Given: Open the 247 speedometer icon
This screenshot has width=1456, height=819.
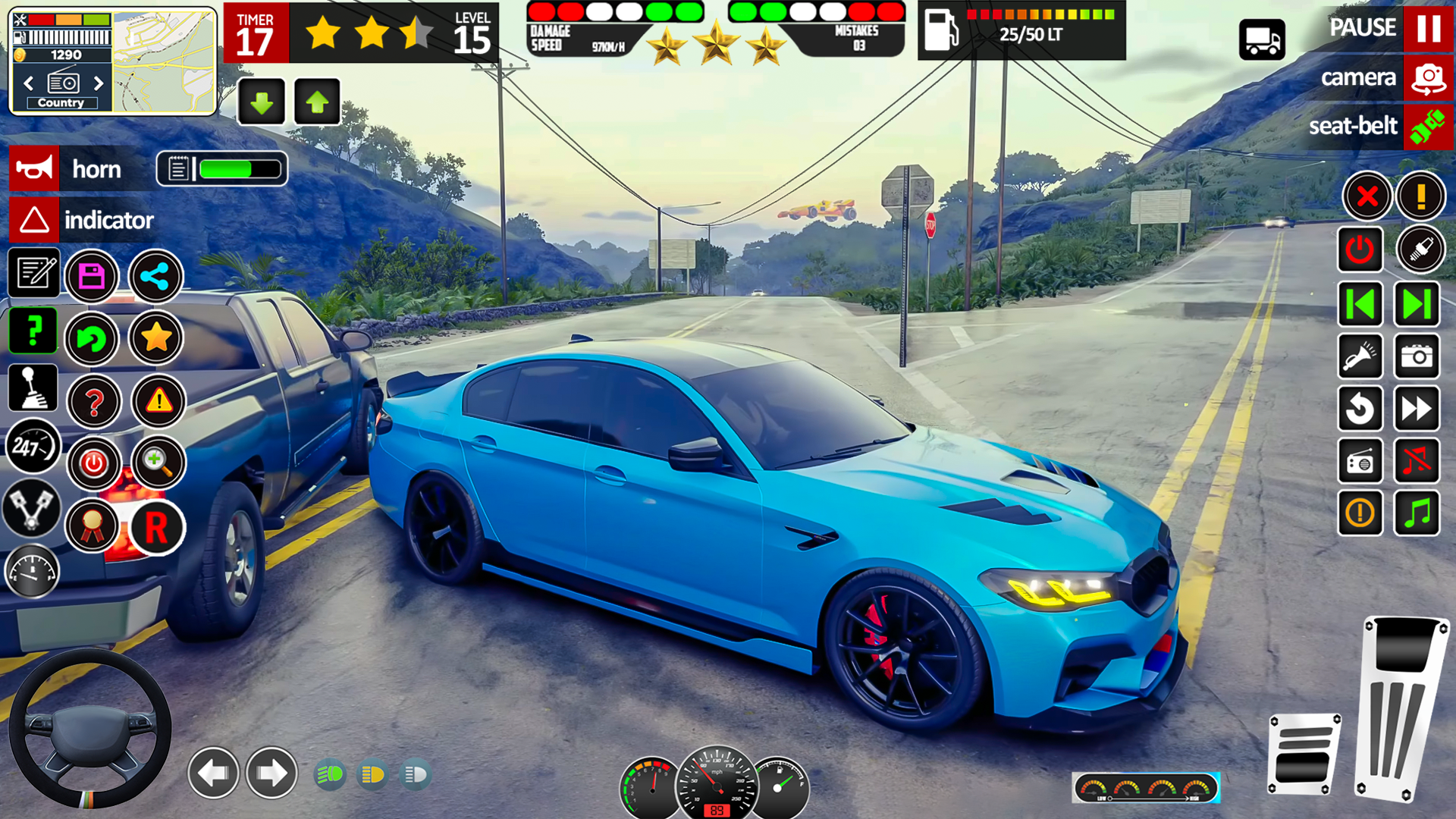Looking at the screenshot, I should (32, 447).
